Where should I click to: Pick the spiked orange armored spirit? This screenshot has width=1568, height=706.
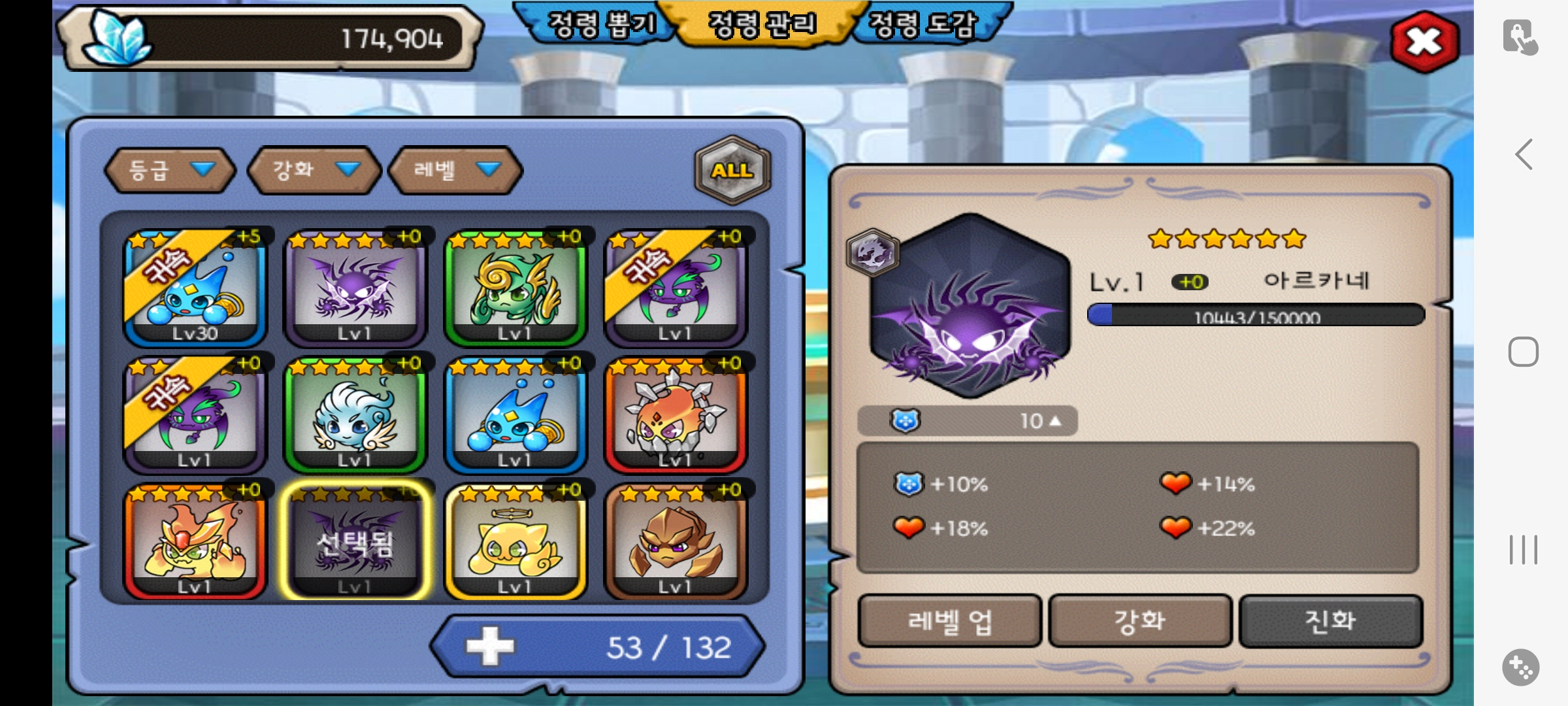(676, 414)
